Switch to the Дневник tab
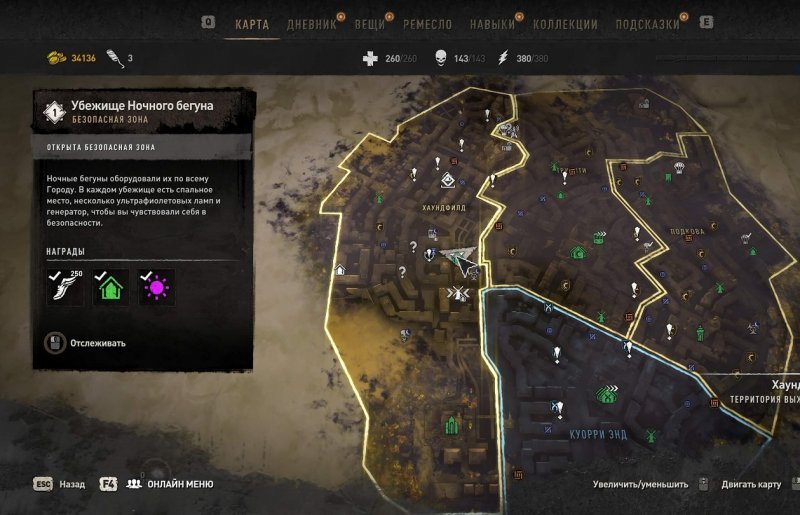Viewport: 800px width, 515px height. (311, 24)
